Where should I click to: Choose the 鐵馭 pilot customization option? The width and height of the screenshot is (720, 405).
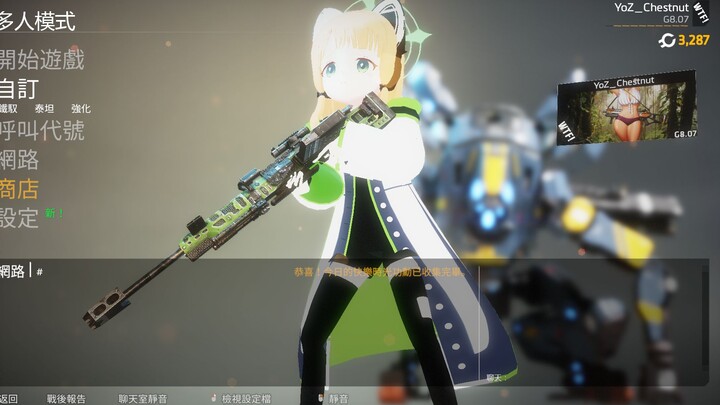coord(9,108)
